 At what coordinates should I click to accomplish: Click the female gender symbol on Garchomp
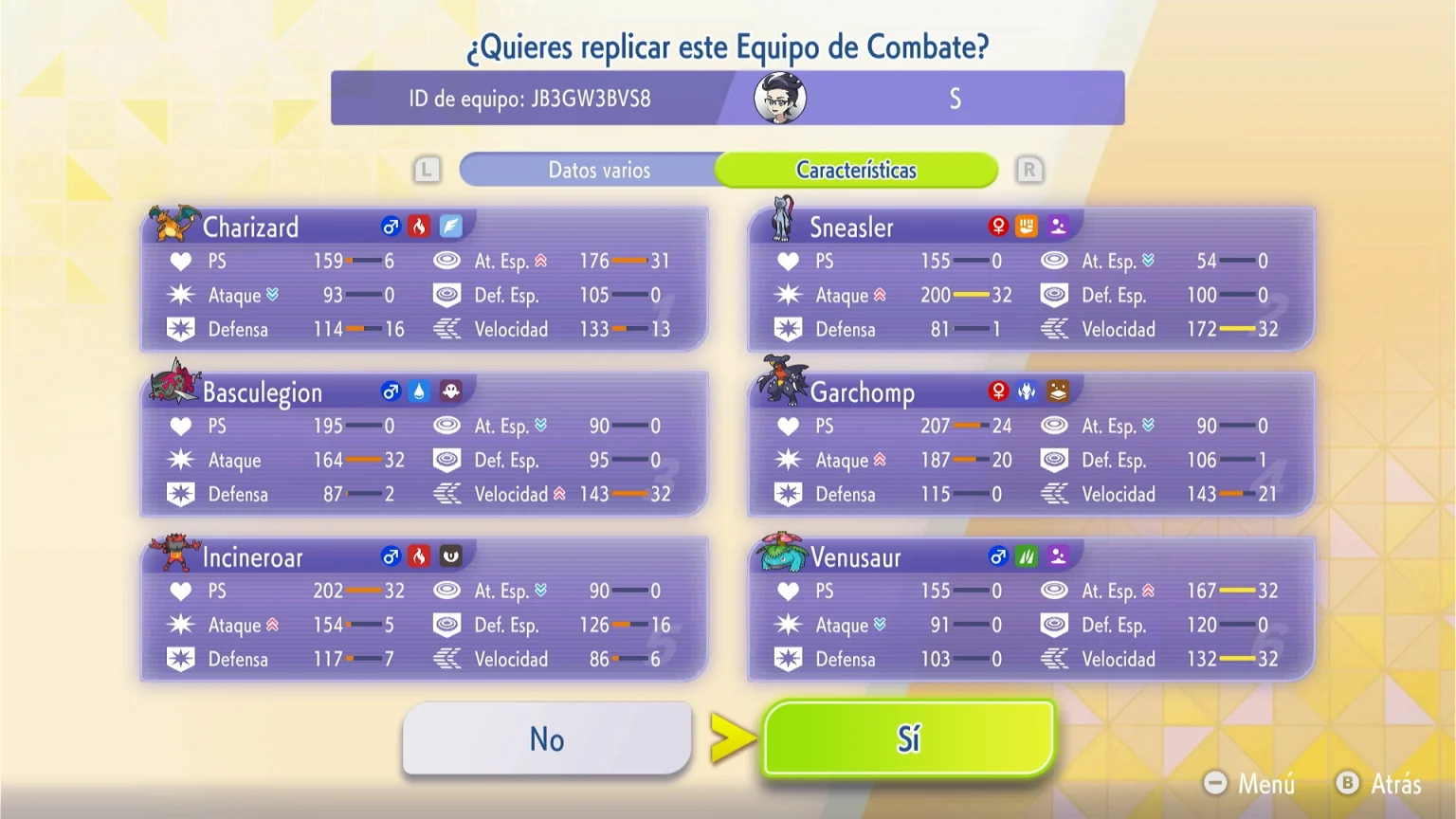[x=997, y=390]
